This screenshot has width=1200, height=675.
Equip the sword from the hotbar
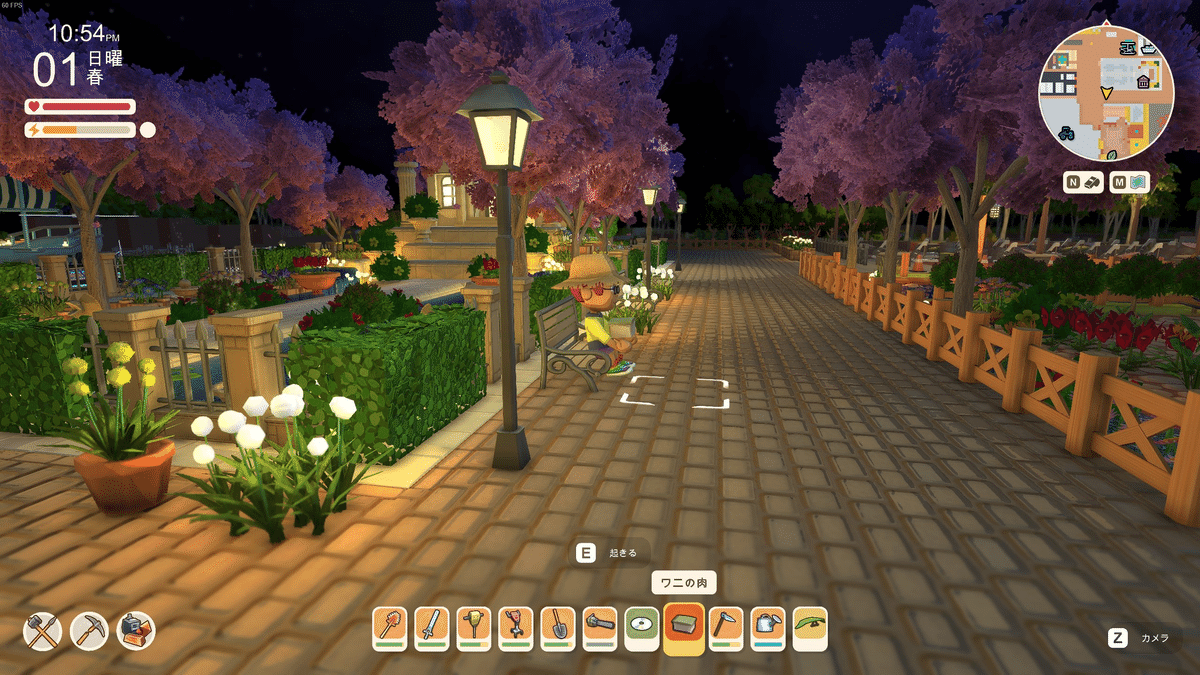(432, 628)
